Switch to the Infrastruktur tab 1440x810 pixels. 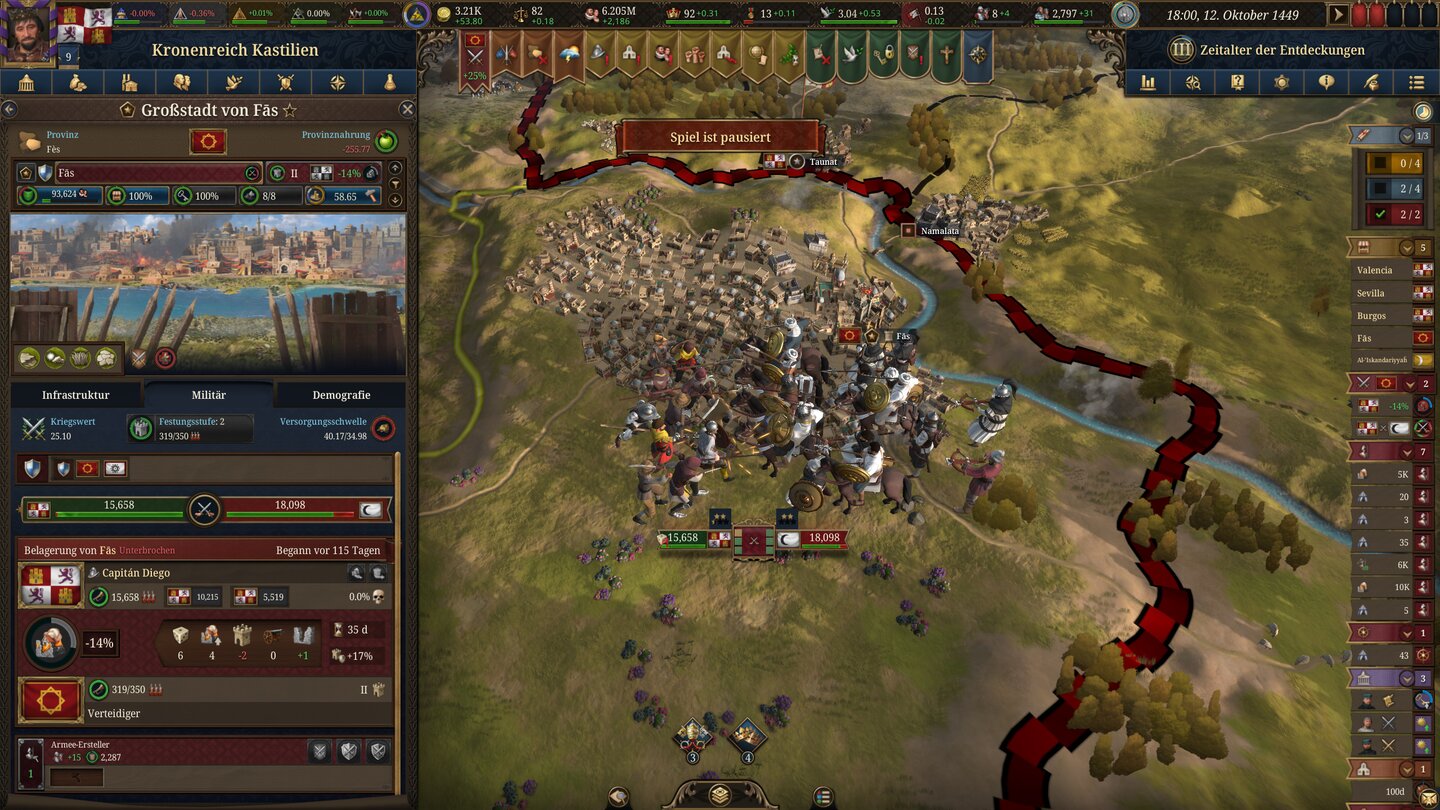78,395
